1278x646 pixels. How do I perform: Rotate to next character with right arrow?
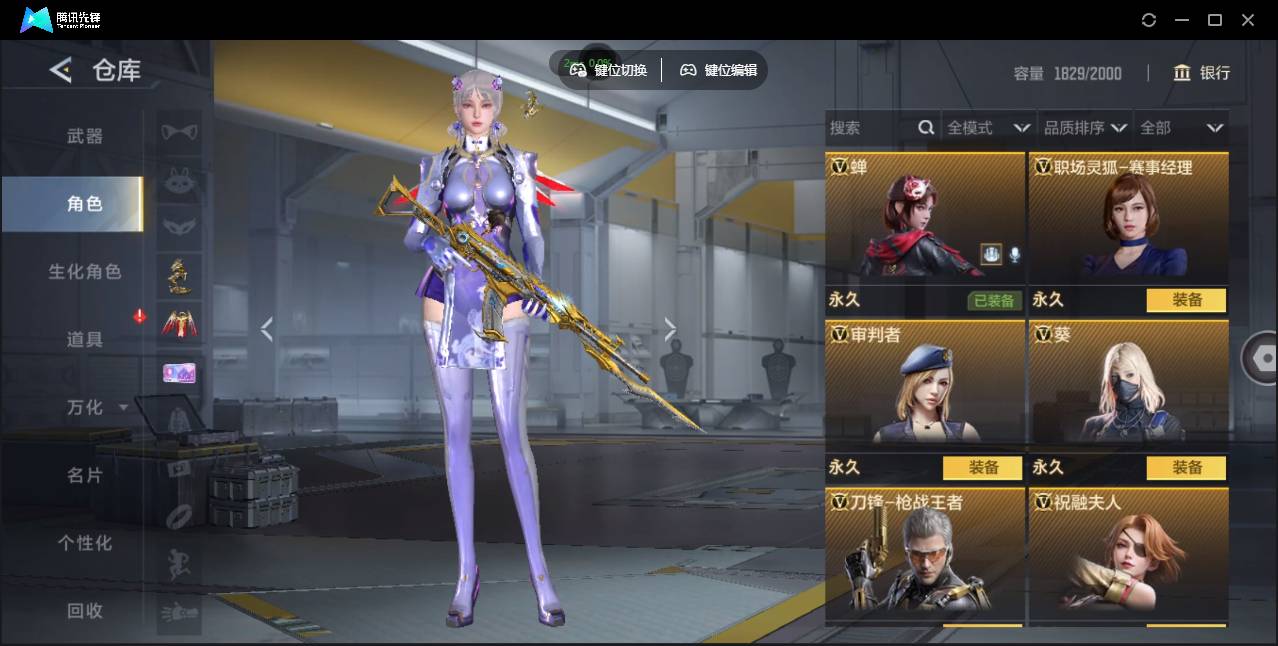click(x=670, y=328)
